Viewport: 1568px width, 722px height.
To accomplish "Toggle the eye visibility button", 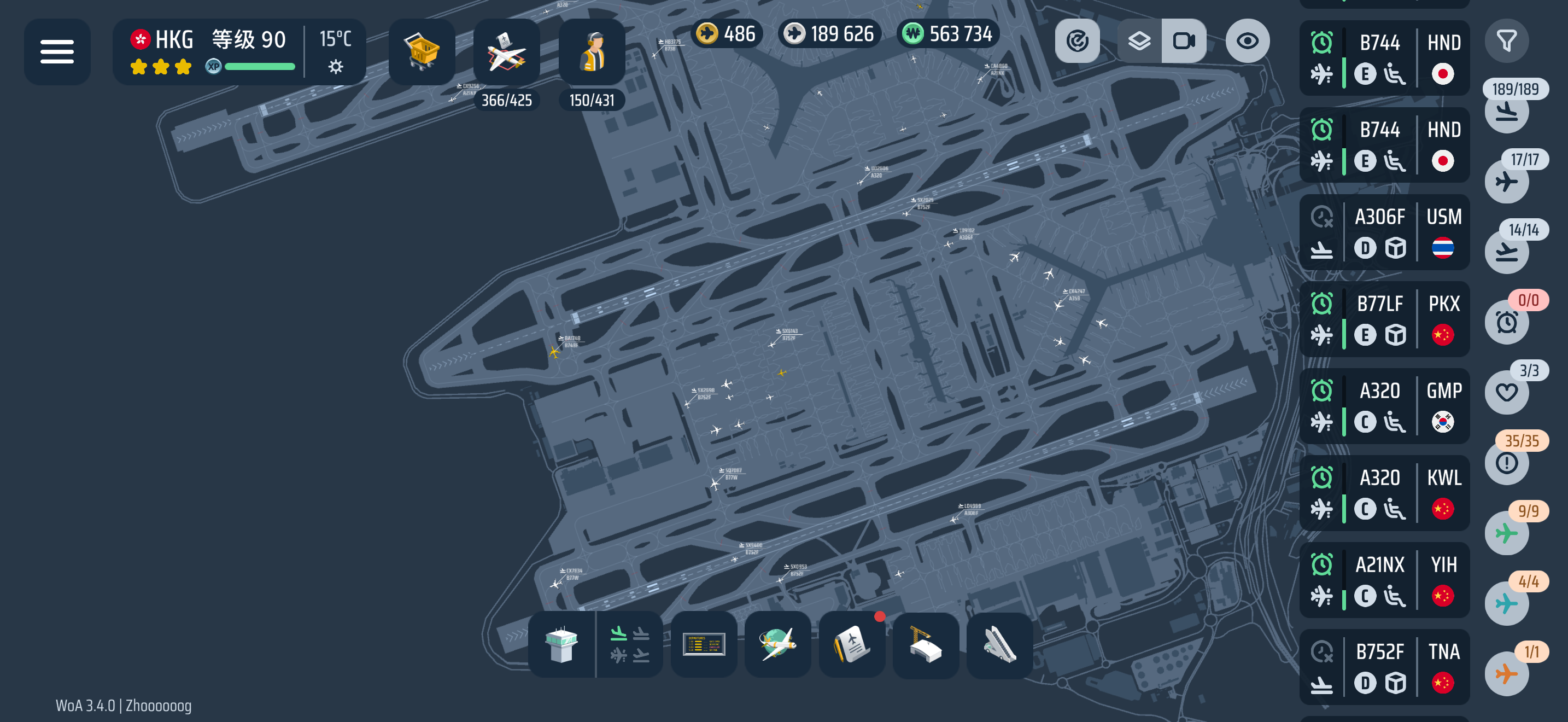I will tap(1247, 42).
